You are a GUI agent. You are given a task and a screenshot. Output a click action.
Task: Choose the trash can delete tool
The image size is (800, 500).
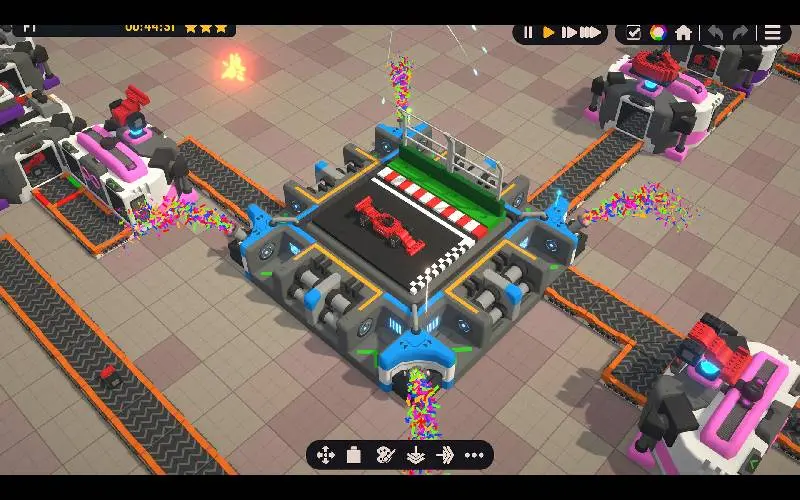click(x=353, y=455)
